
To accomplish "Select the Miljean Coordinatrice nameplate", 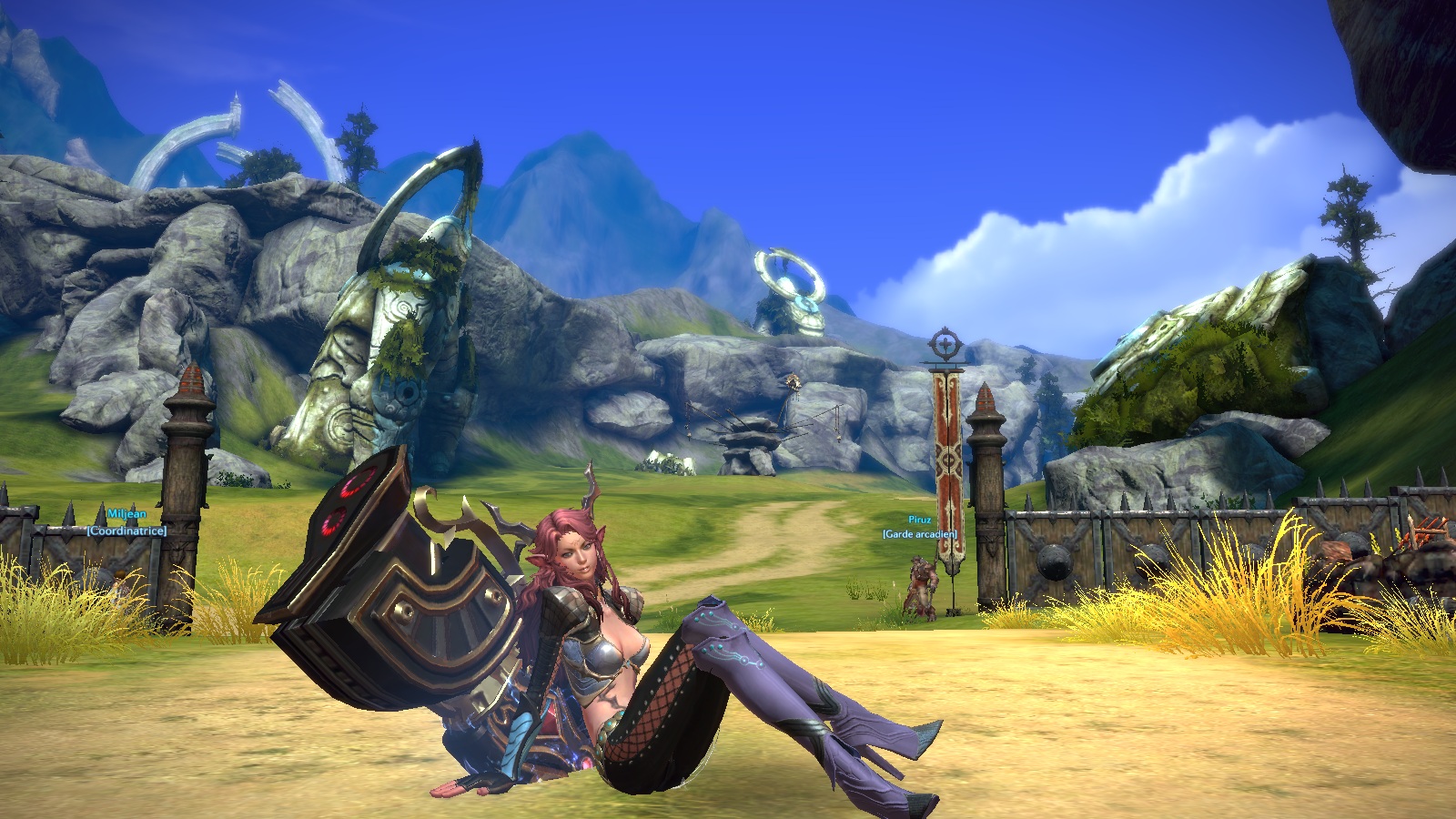I will click(126, 522).
